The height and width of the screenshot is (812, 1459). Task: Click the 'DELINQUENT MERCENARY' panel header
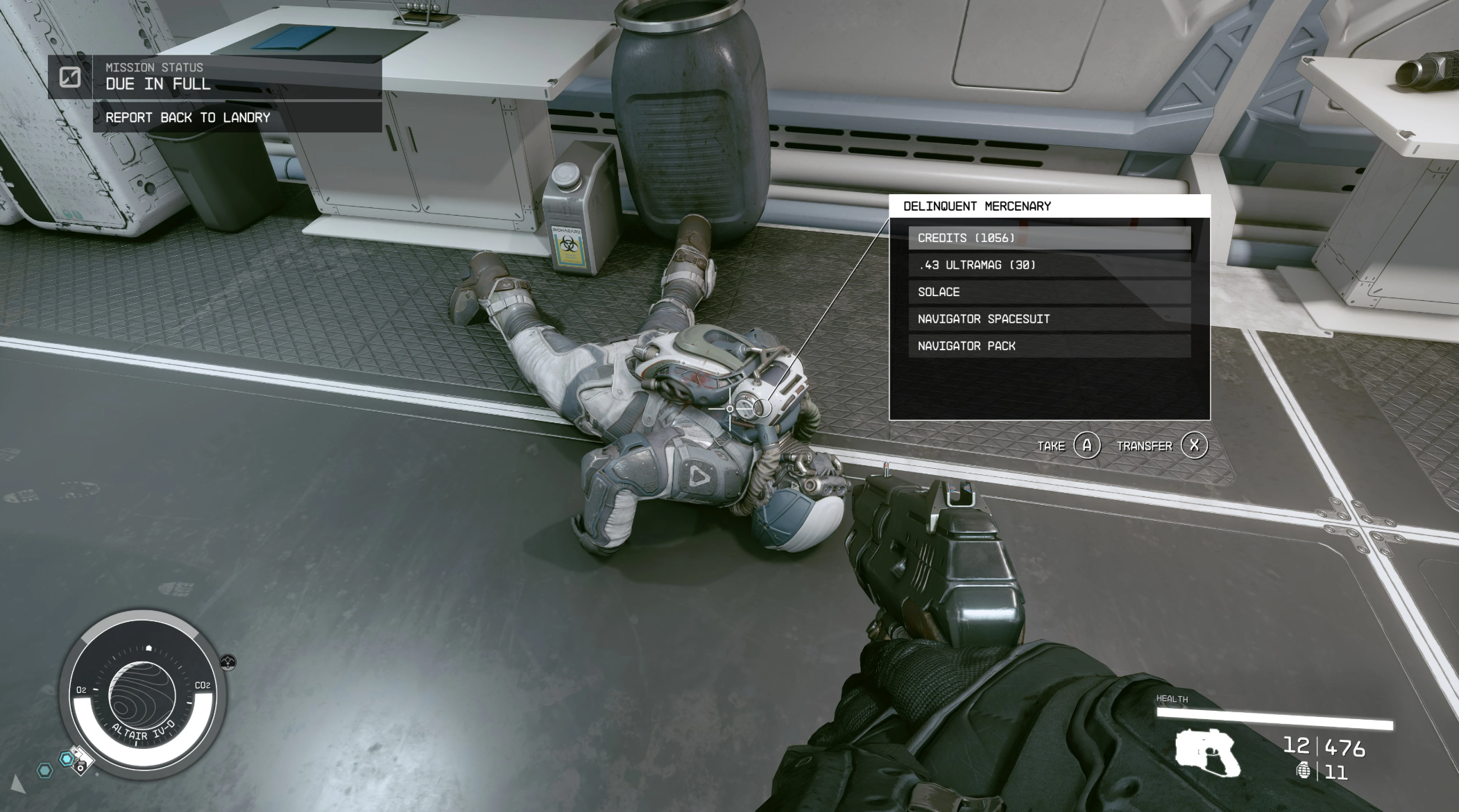tap(978, 206)
